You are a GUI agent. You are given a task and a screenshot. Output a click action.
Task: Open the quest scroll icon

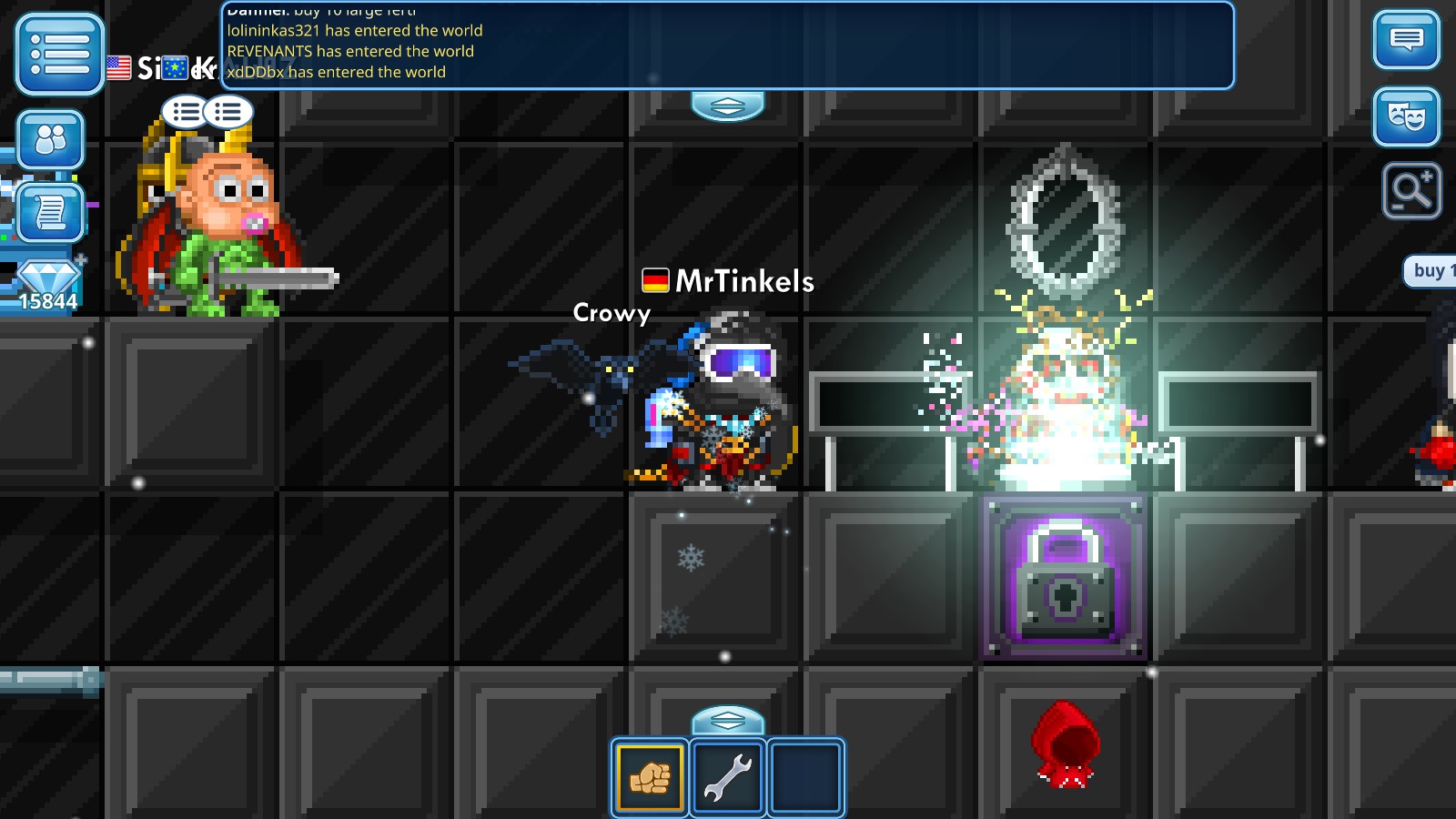coord(51,211)
